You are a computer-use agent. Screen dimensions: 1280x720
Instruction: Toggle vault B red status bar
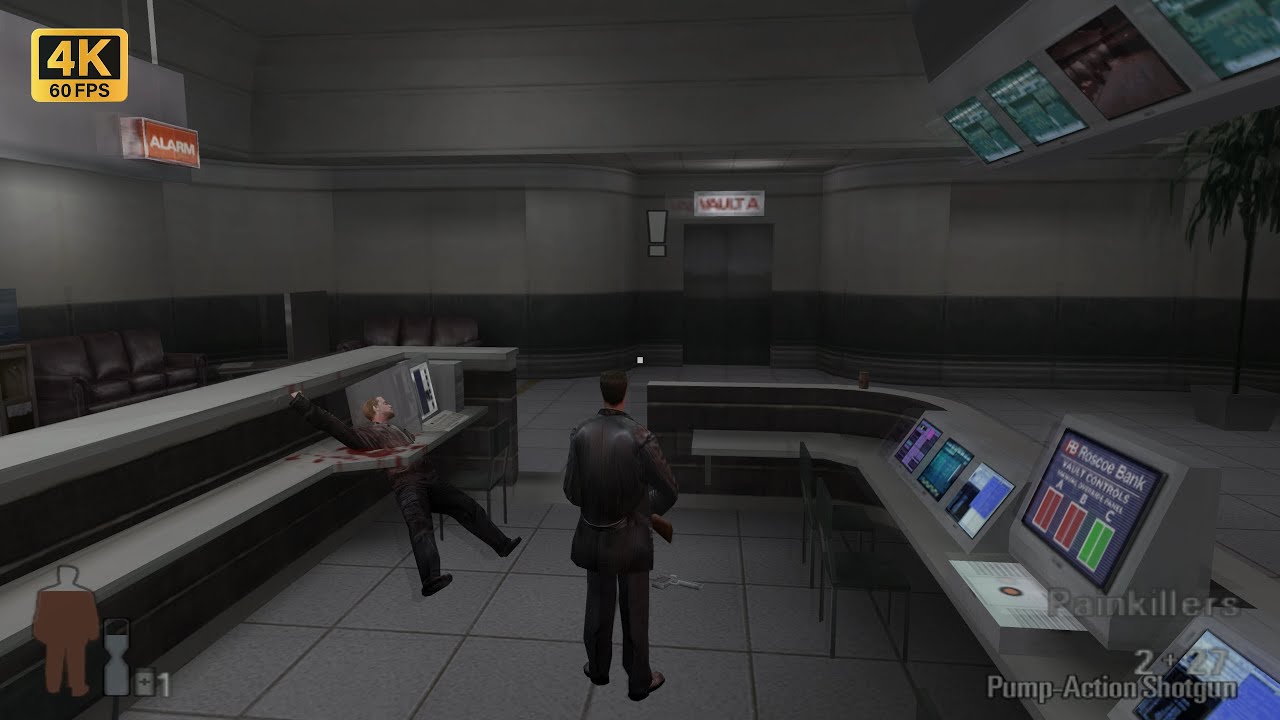tap(1070, 525)
